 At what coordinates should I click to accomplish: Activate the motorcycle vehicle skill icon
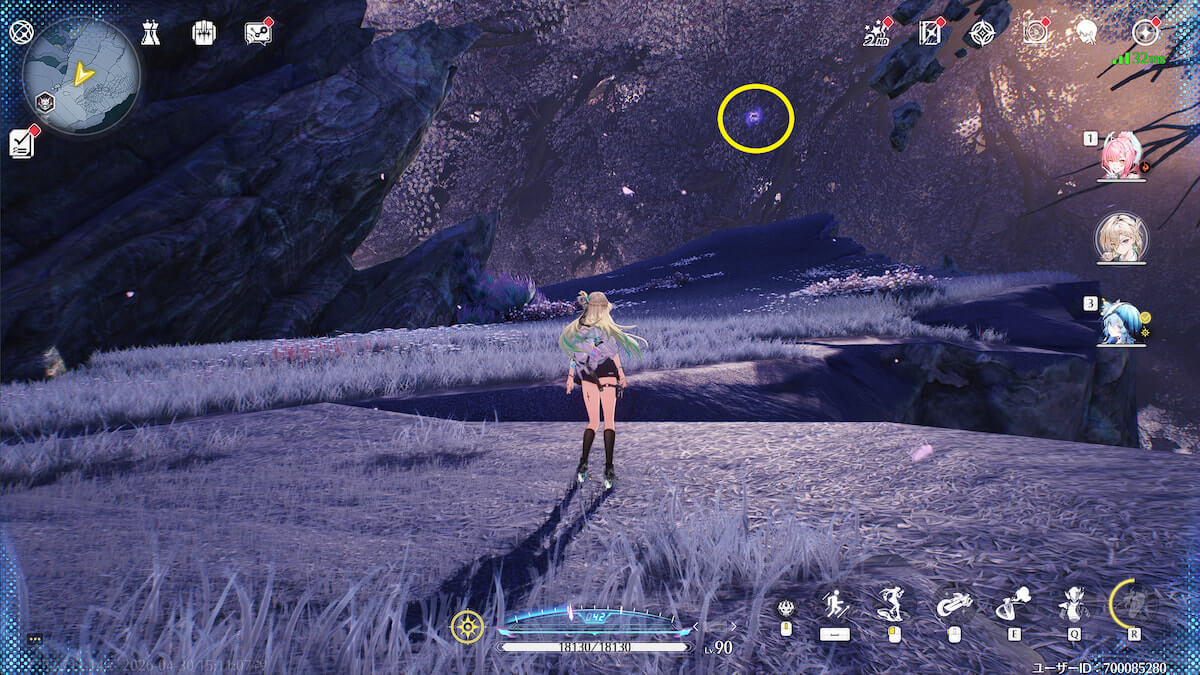pyautogui.click(x=954, y=604)
